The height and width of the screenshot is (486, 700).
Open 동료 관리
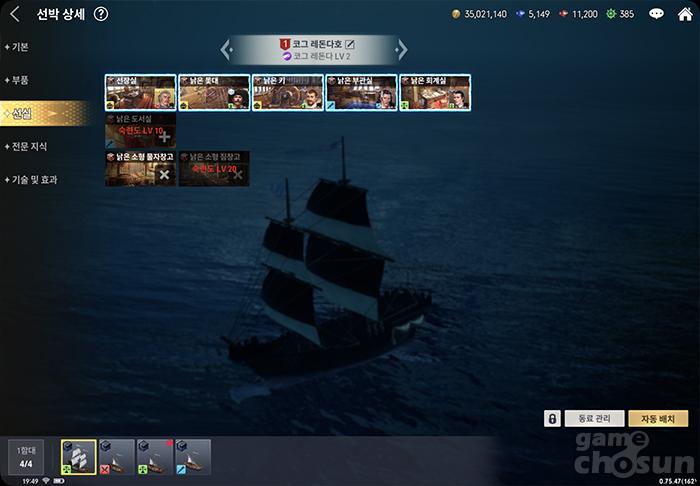click(594, 418)
